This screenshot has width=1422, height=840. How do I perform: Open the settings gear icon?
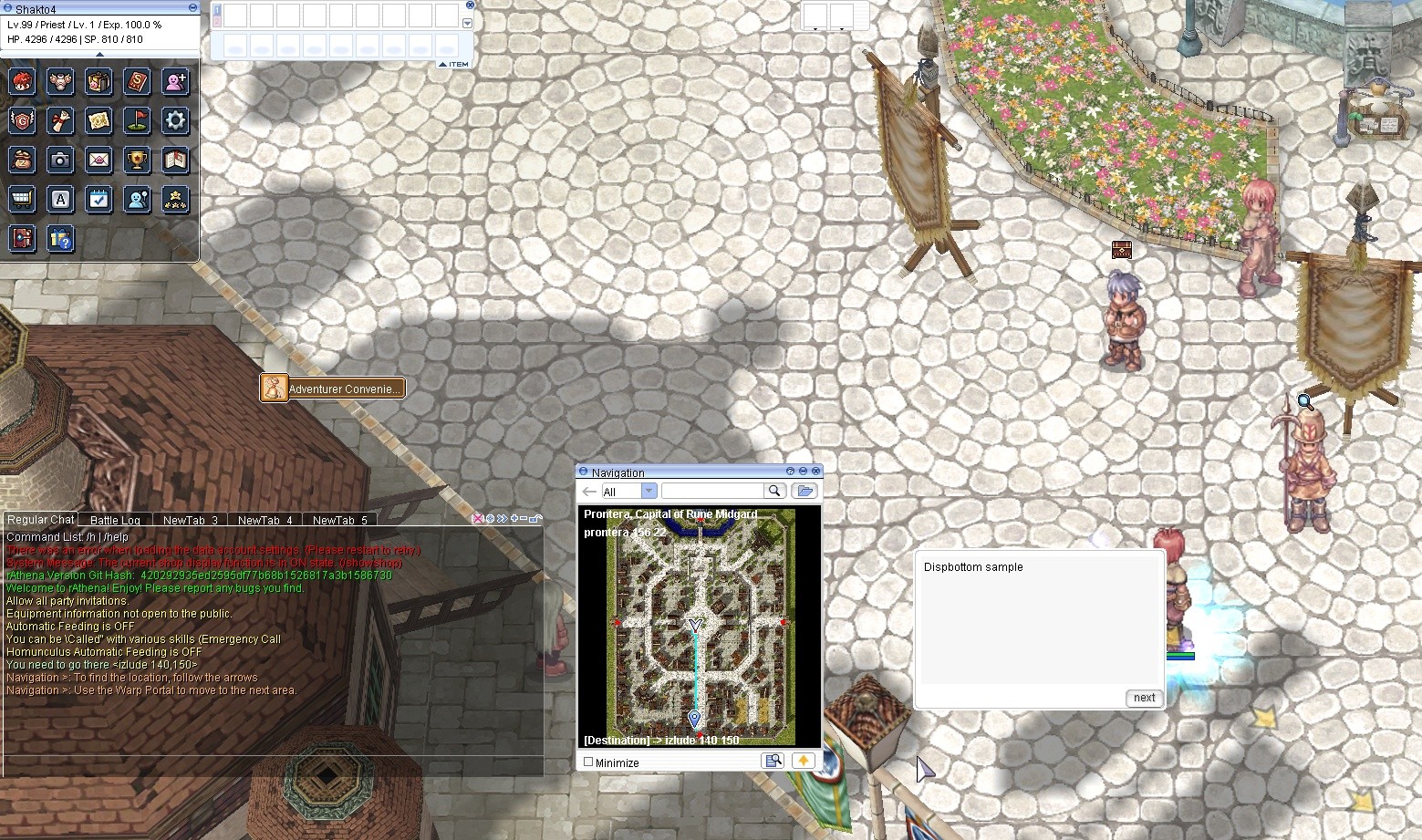(x=176, y=120)
